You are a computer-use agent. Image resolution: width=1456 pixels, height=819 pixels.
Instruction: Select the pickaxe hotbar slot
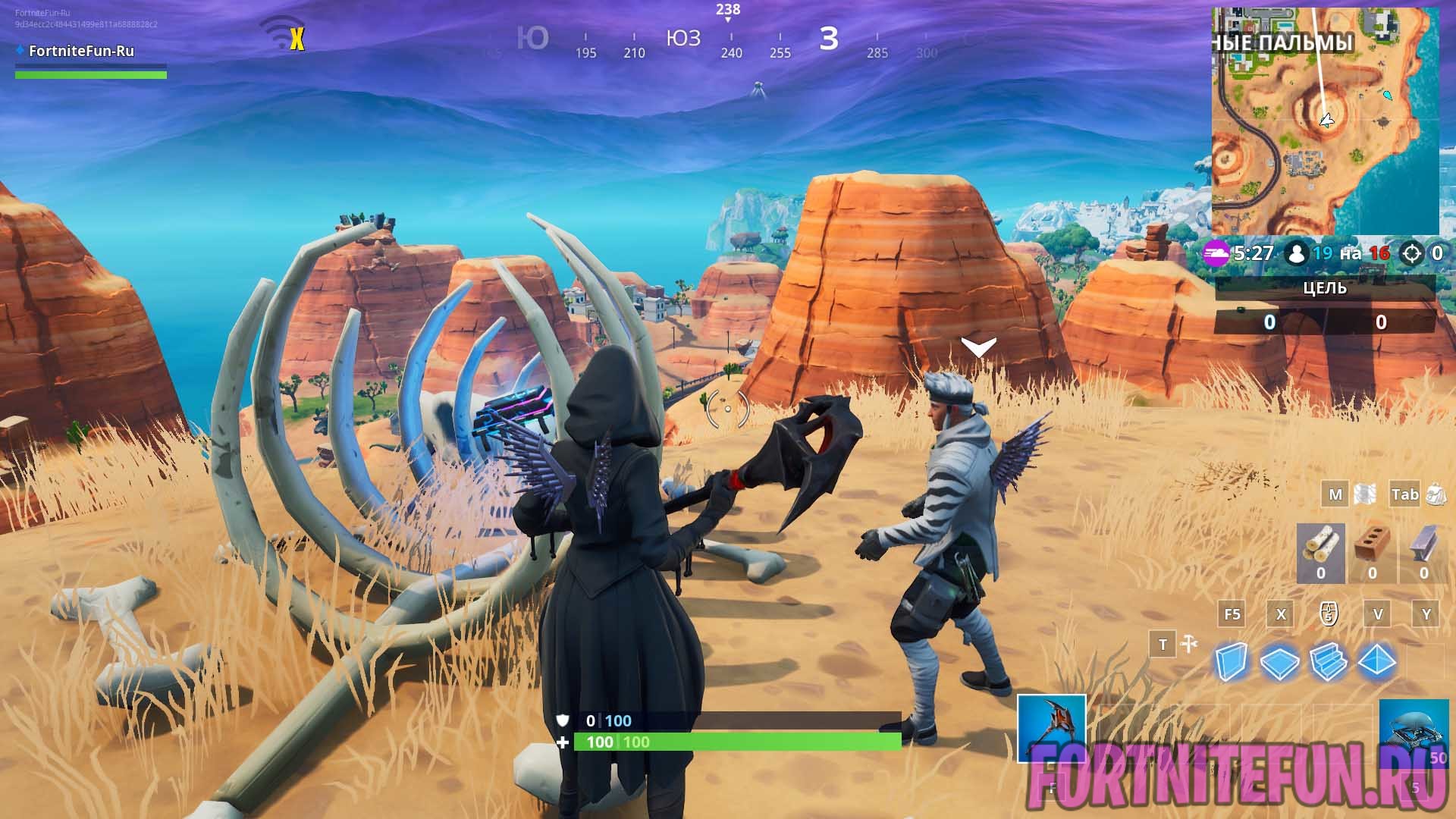1051,728
